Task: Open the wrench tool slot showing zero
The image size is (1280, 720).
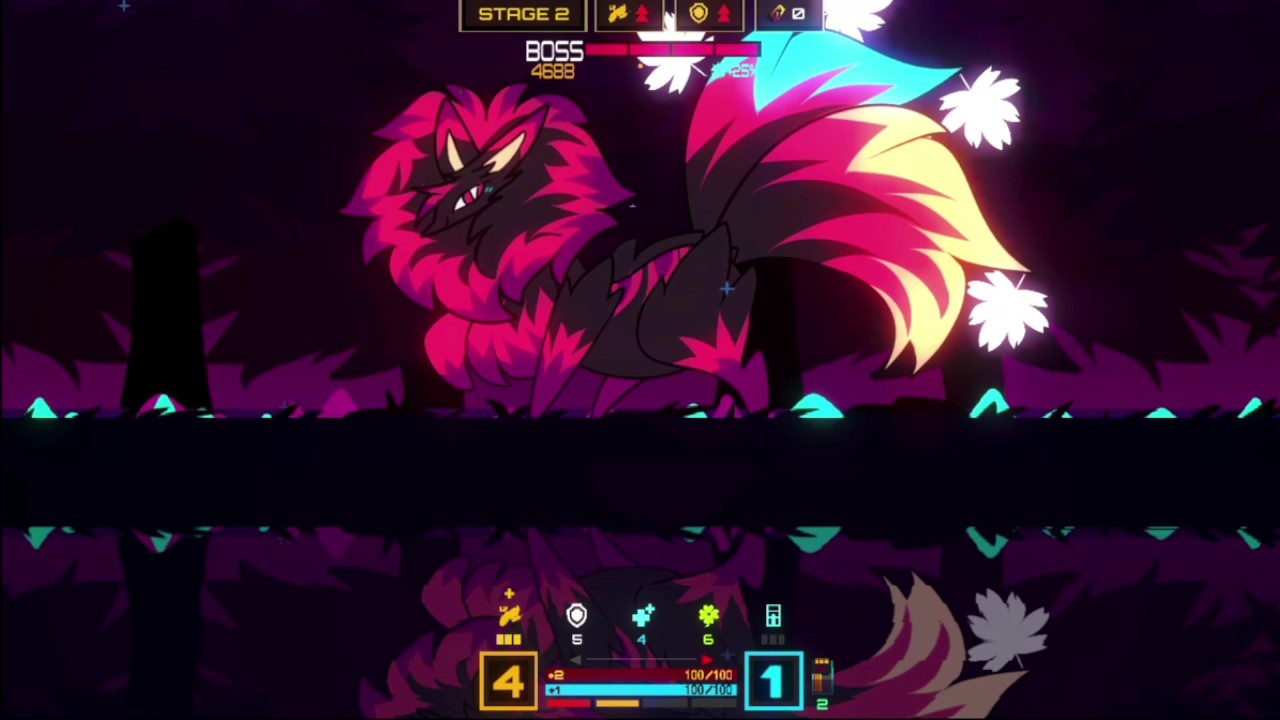Action: (787, 12)
